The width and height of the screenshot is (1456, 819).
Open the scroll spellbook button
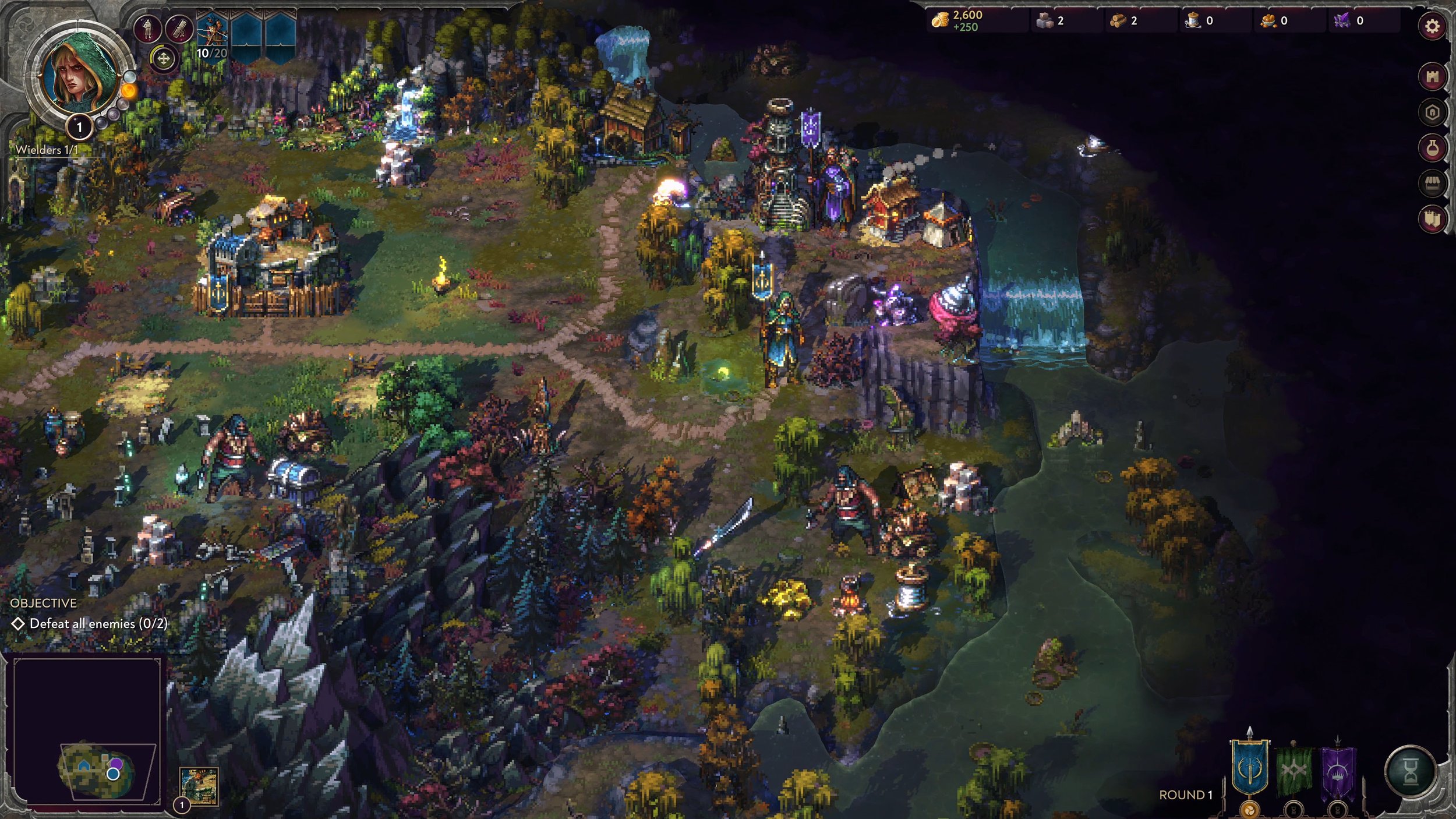point(179,28)
